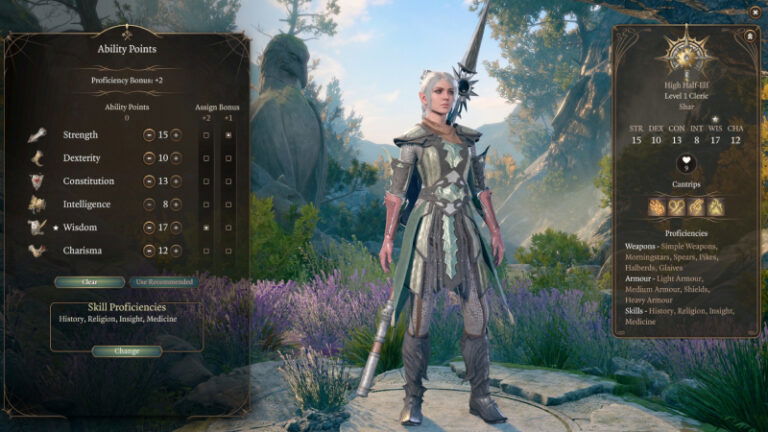Apply the Use Recommended ability spread
Image resolution: width=768 pixels, height=432 pixels.
tap(164, 282)
